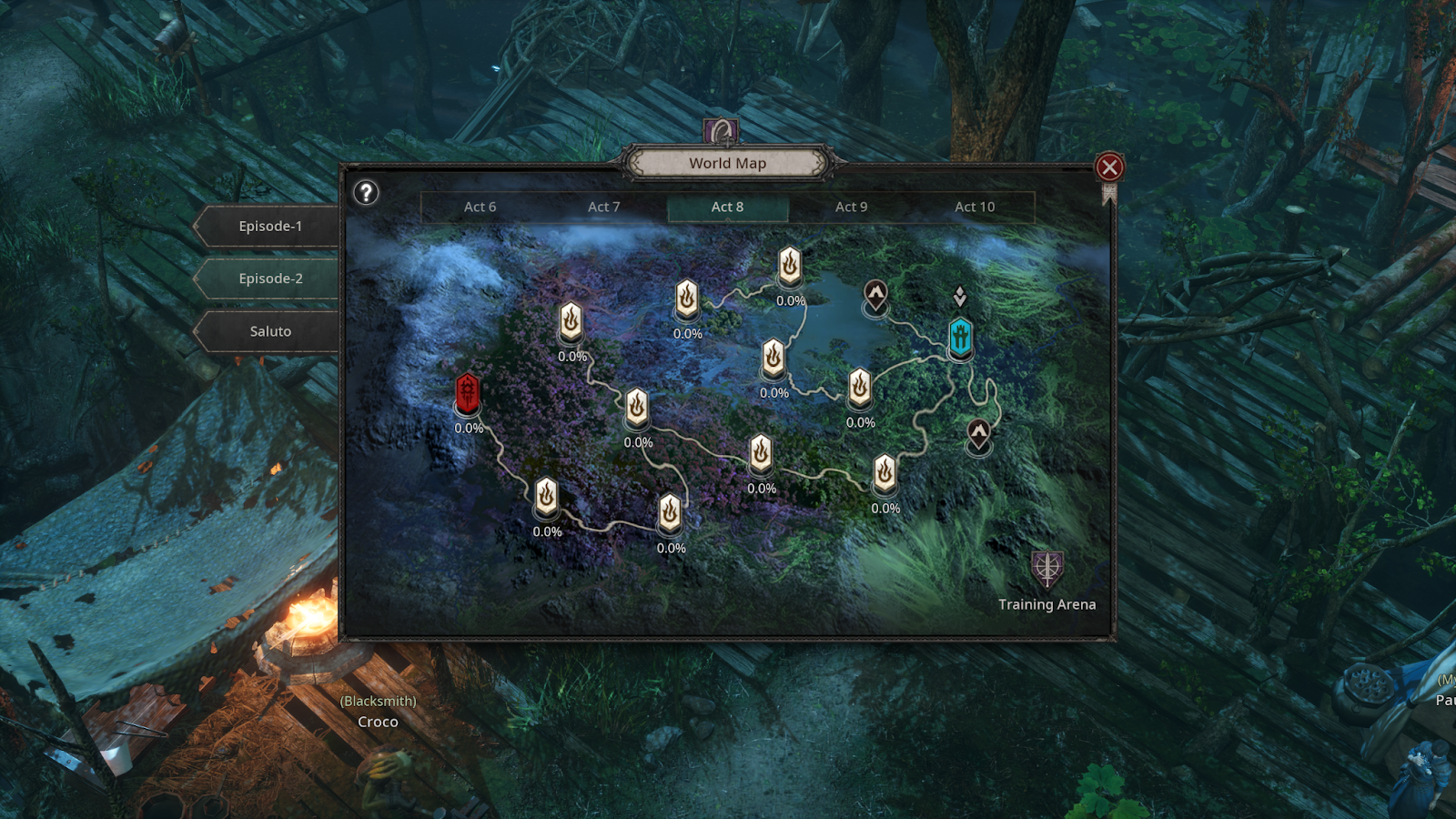This screenshot has width=1456, height=819.
Task: Show the Act 9 map tab
Action: [851, 207]
